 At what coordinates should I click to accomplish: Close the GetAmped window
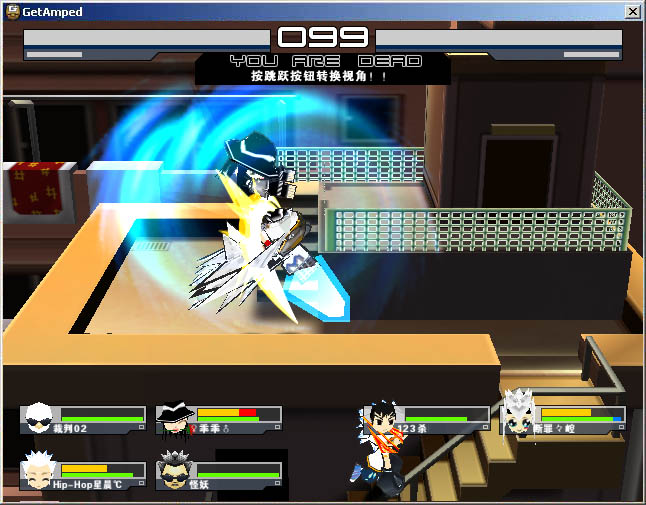tap(632, 11)
